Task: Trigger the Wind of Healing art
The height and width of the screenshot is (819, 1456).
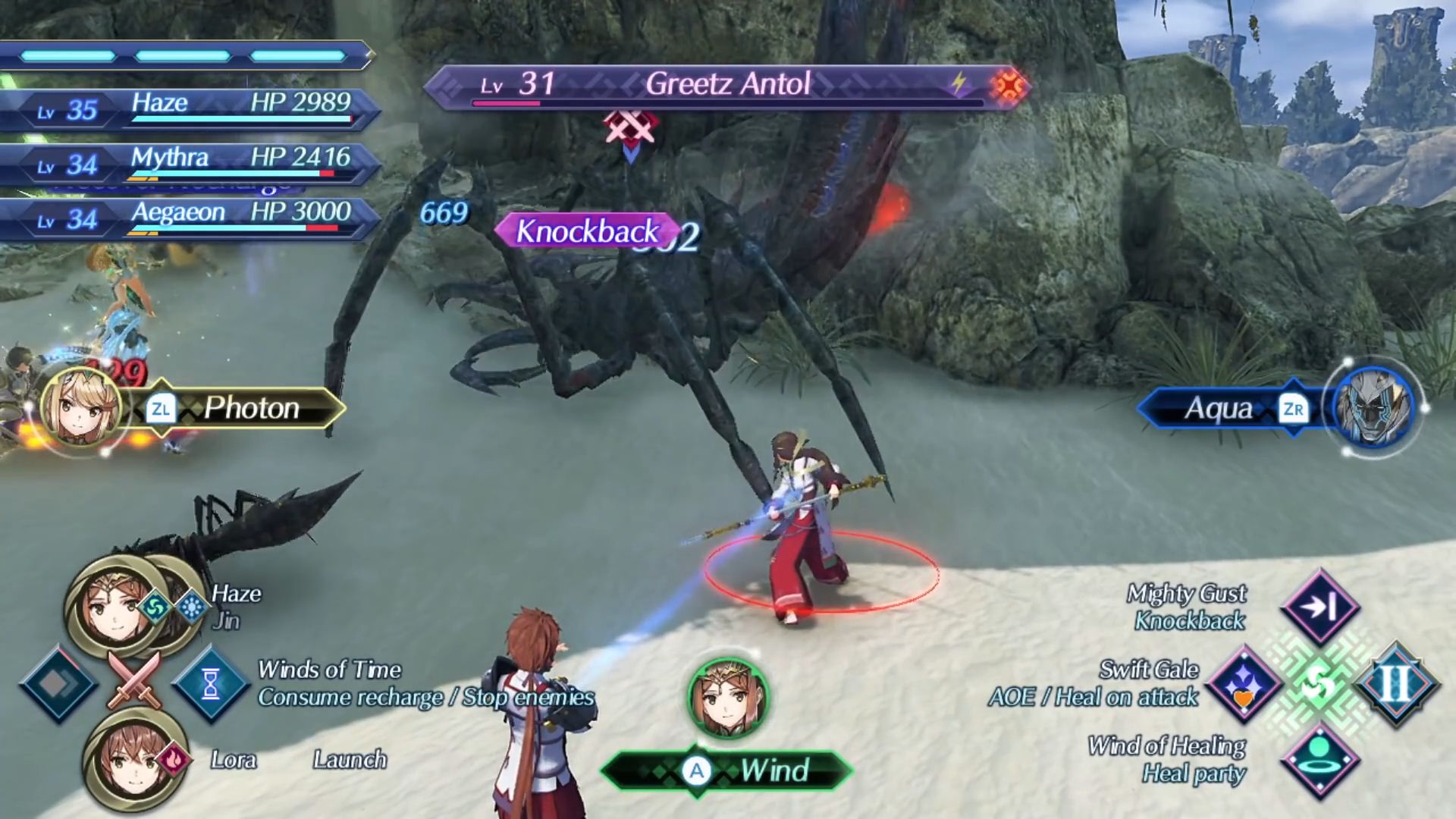Action: tap(1319, 760)
